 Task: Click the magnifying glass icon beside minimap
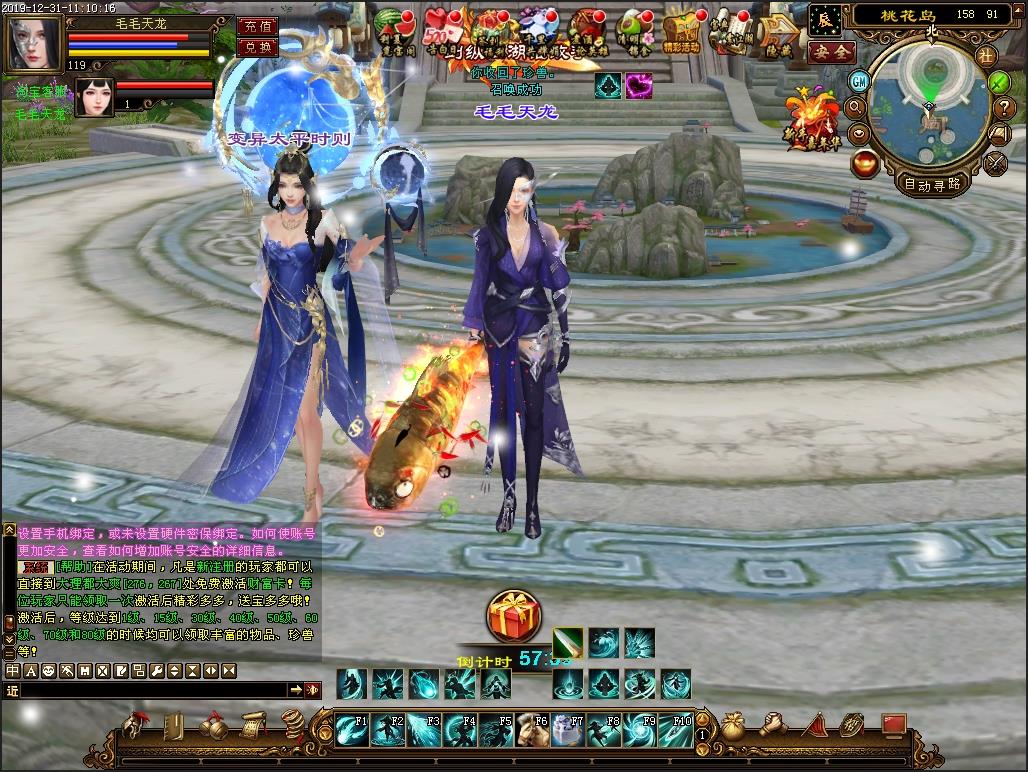click(x=856, y=106)
